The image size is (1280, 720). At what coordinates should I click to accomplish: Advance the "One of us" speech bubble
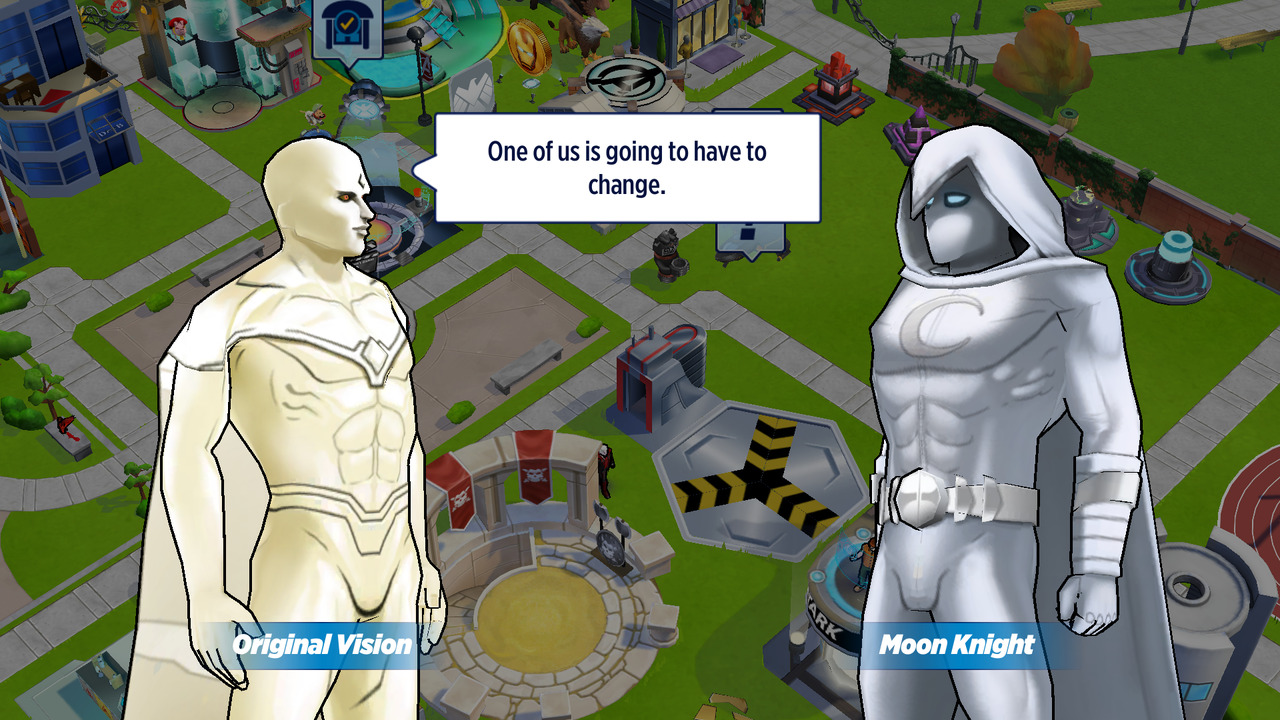(627, 167)
